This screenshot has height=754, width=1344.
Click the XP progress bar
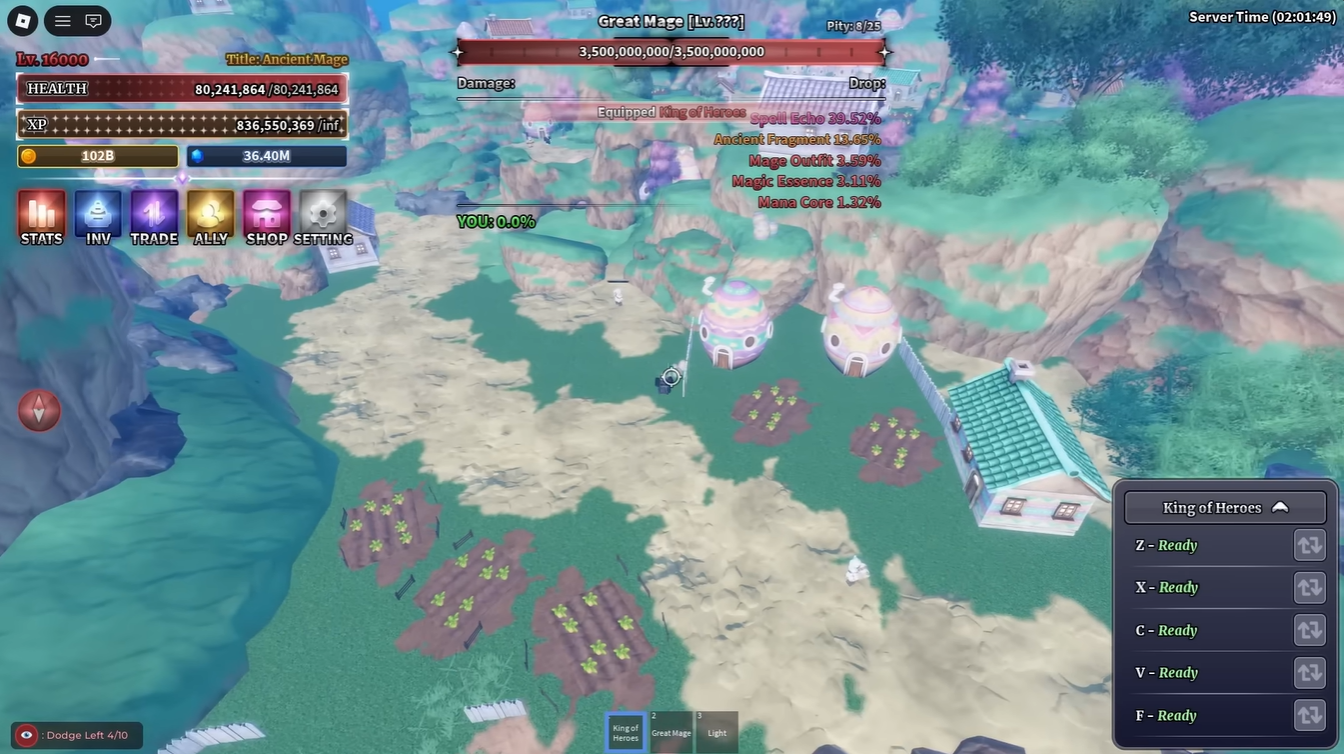point(180,124)
